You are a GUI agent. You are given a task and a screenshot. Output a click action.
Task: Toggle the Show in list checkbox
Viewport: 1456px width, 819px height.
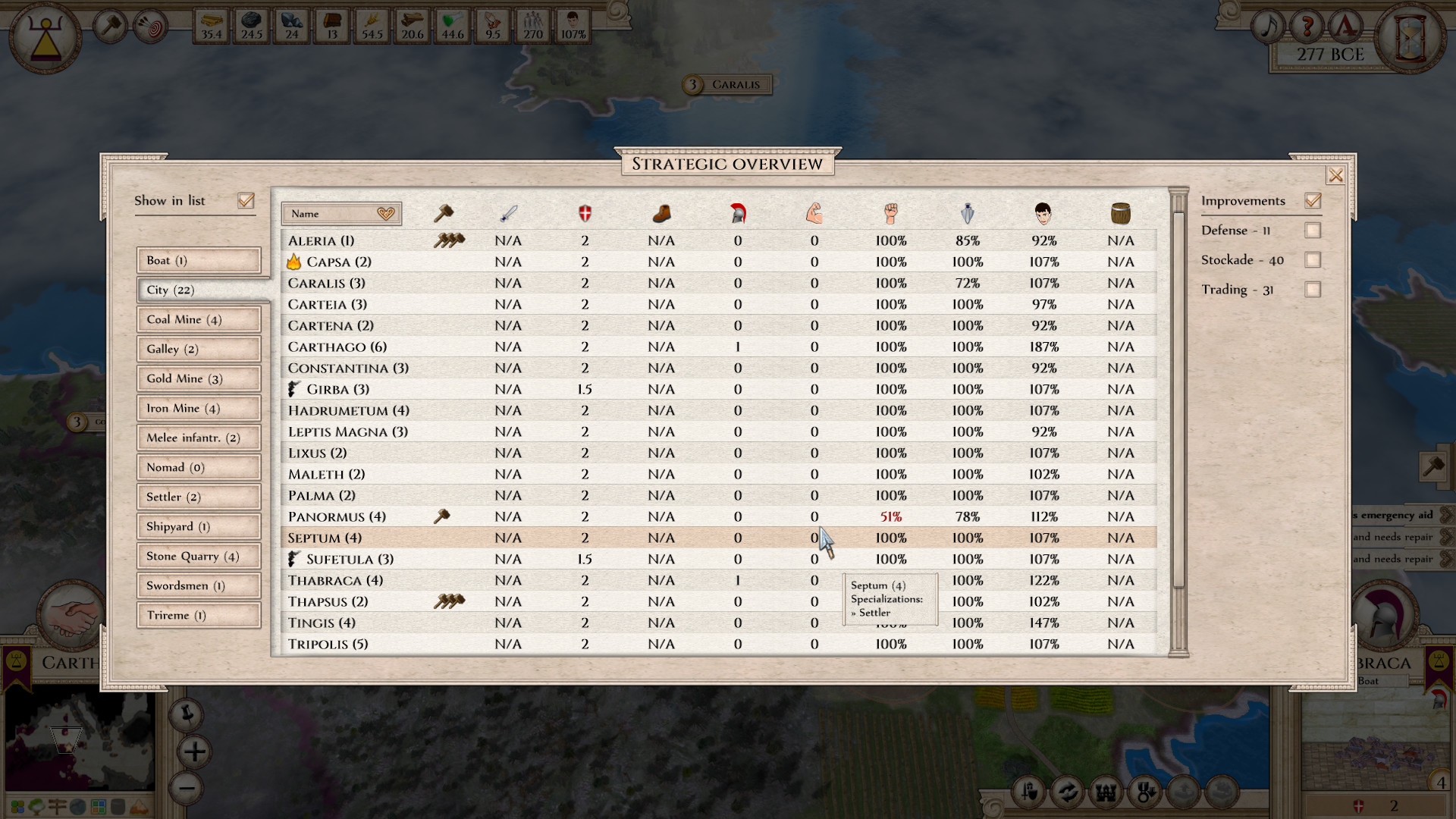[246, 200]
